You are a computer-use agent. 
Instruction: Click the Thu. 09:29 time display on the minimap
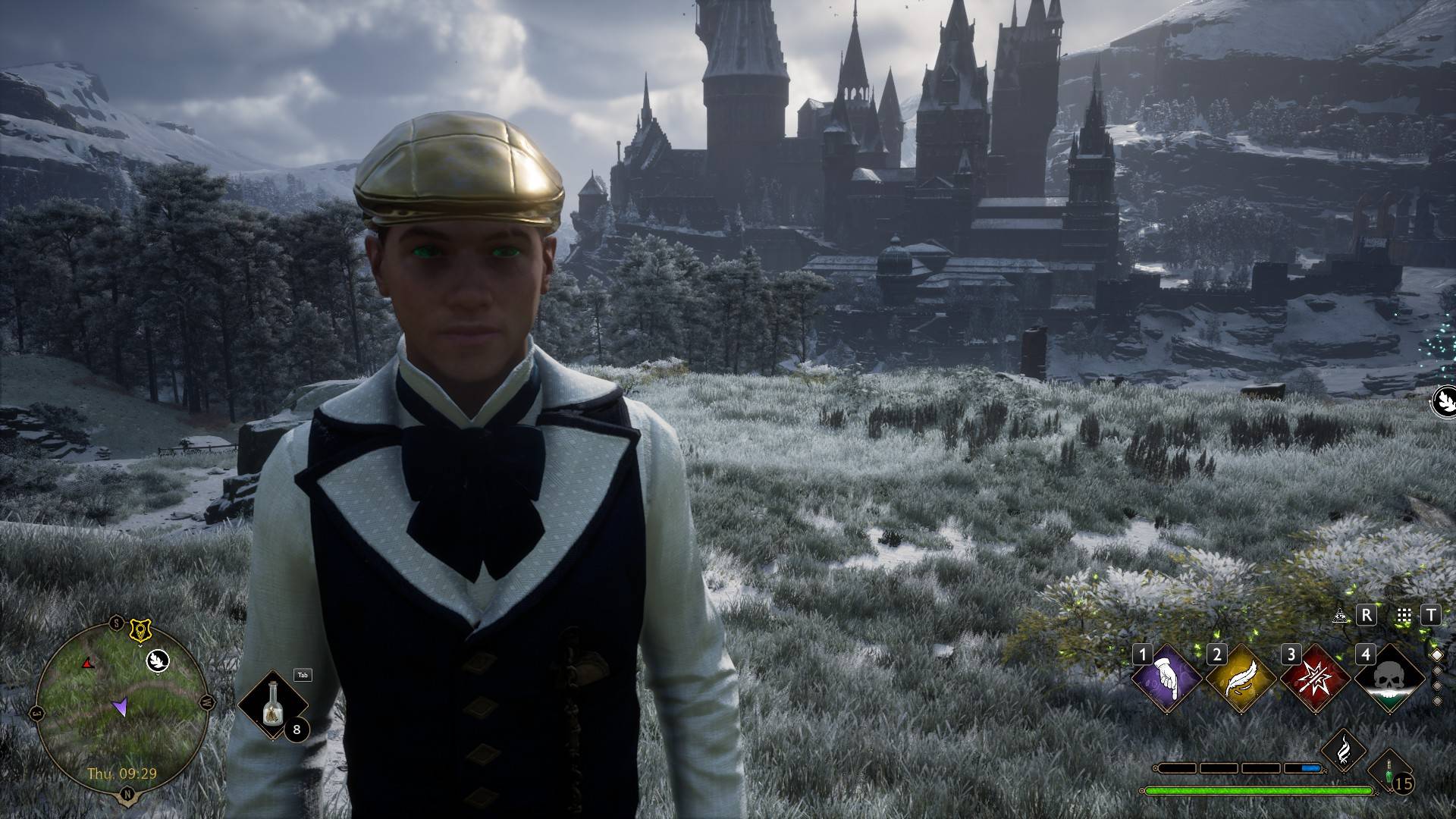click(x=122, y=773)
